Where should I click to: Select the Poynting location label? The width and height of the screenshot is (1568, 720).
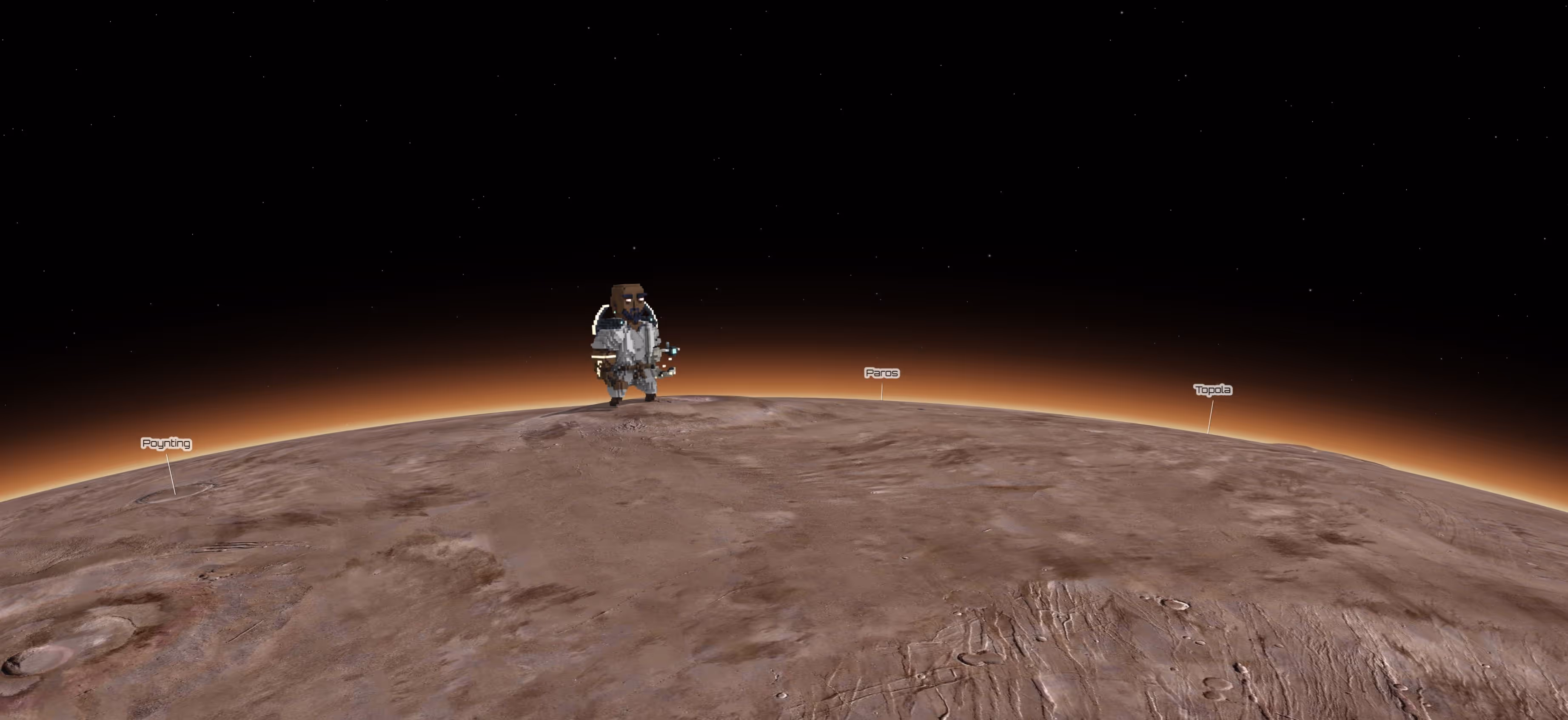[x=166, y=443]
